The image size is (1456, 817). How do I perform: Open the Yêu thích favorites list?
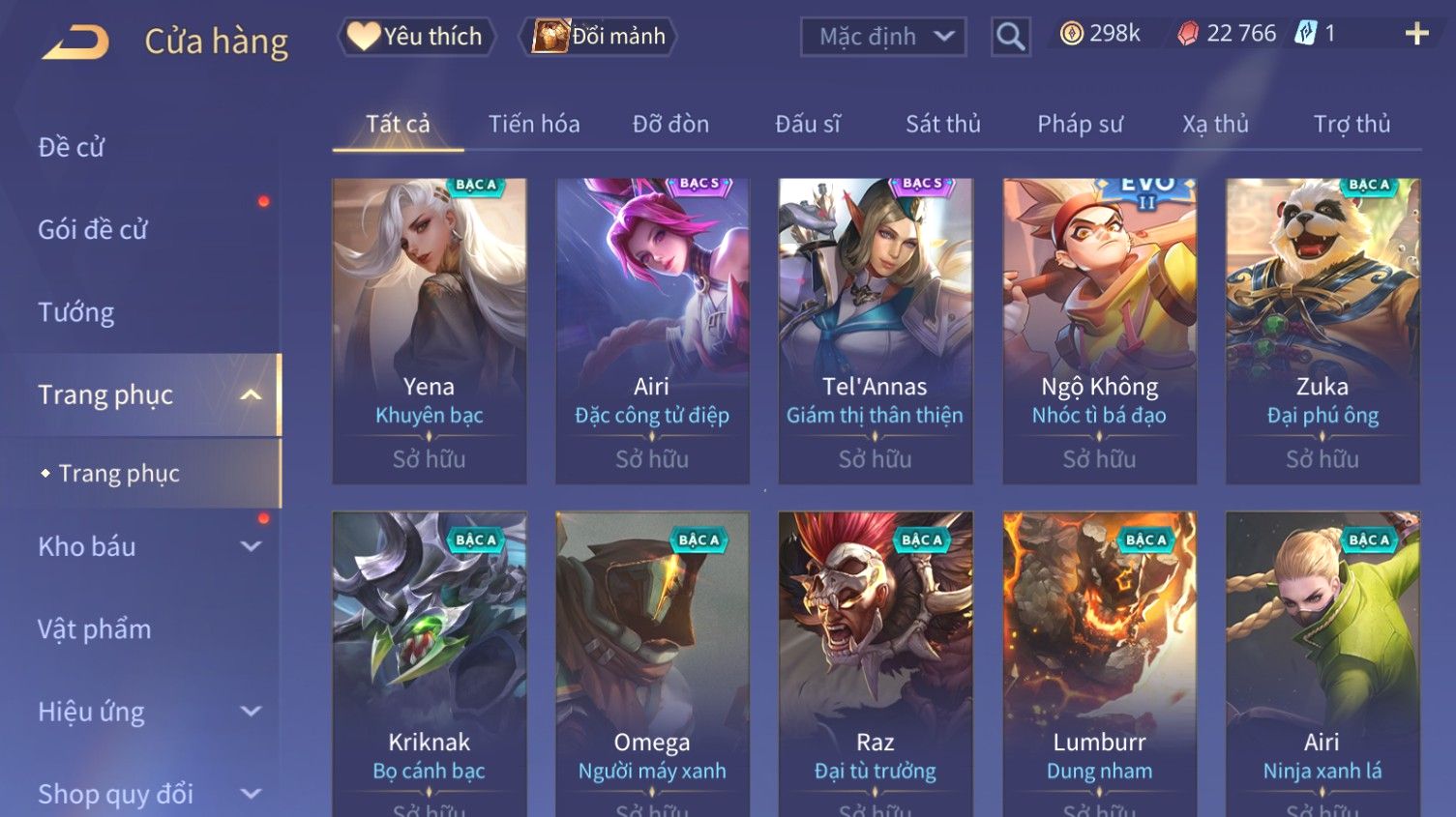(x=416, y=37)
